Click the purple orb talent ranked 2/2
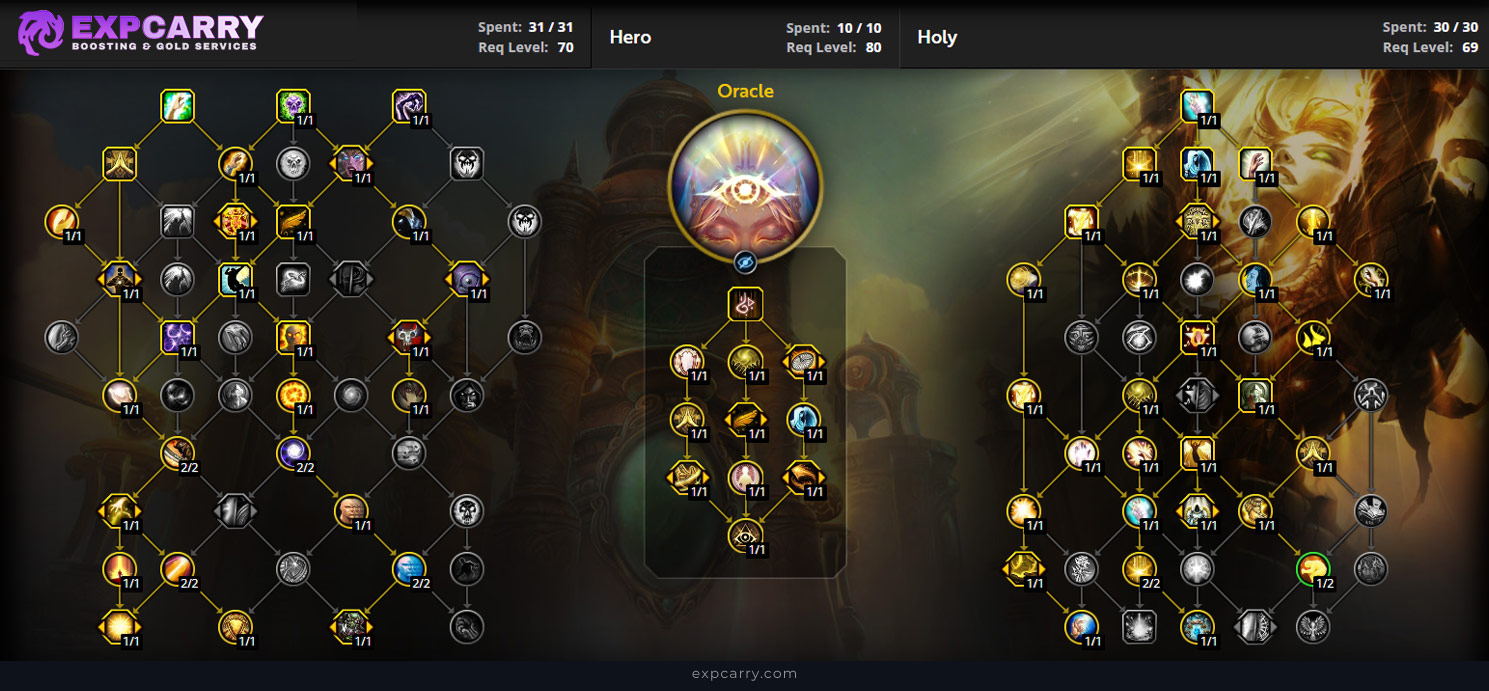This screenshot has height=691, width=1489. [293, 453]
